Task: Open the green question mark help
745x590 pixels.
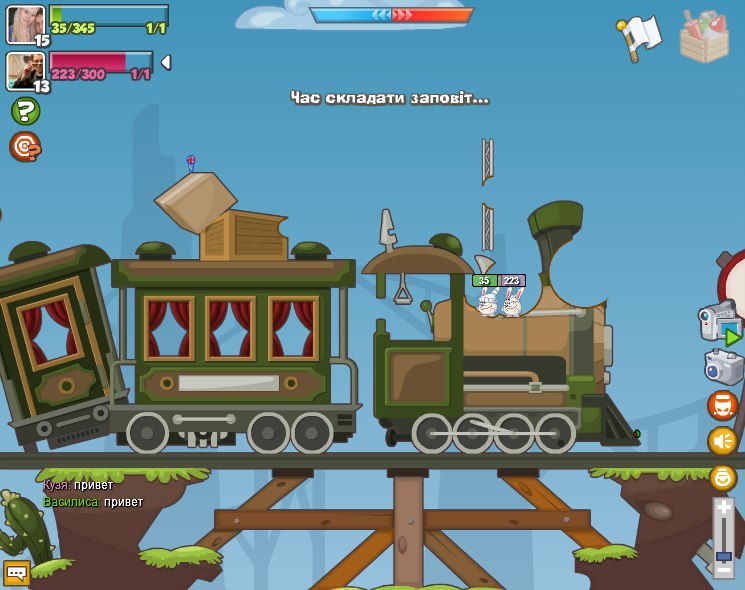Action: point(25,111)
